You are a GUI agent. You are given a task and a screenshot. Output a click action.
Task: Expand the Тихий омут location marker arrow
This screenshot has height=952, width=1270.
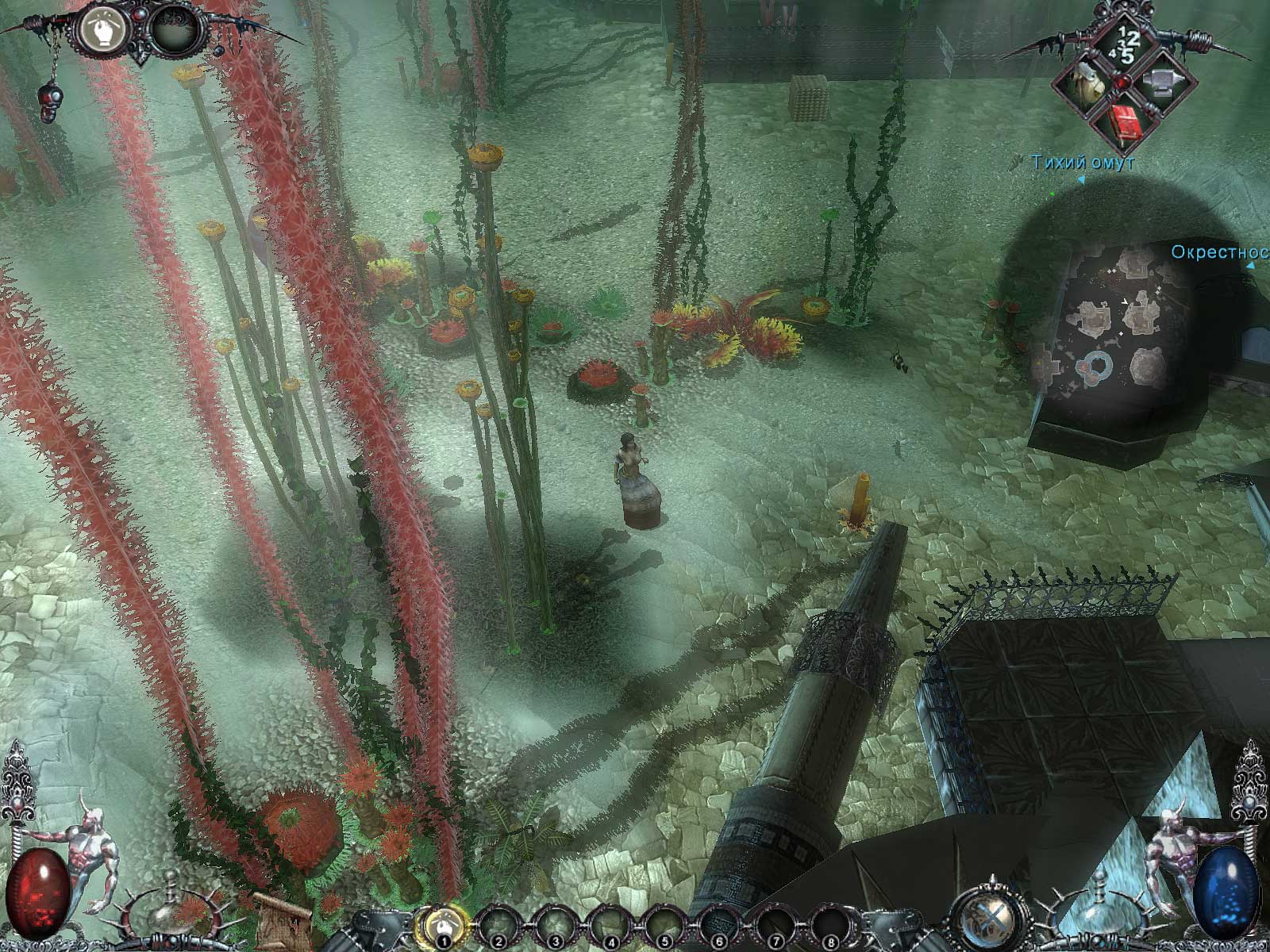pos(1082,180)
